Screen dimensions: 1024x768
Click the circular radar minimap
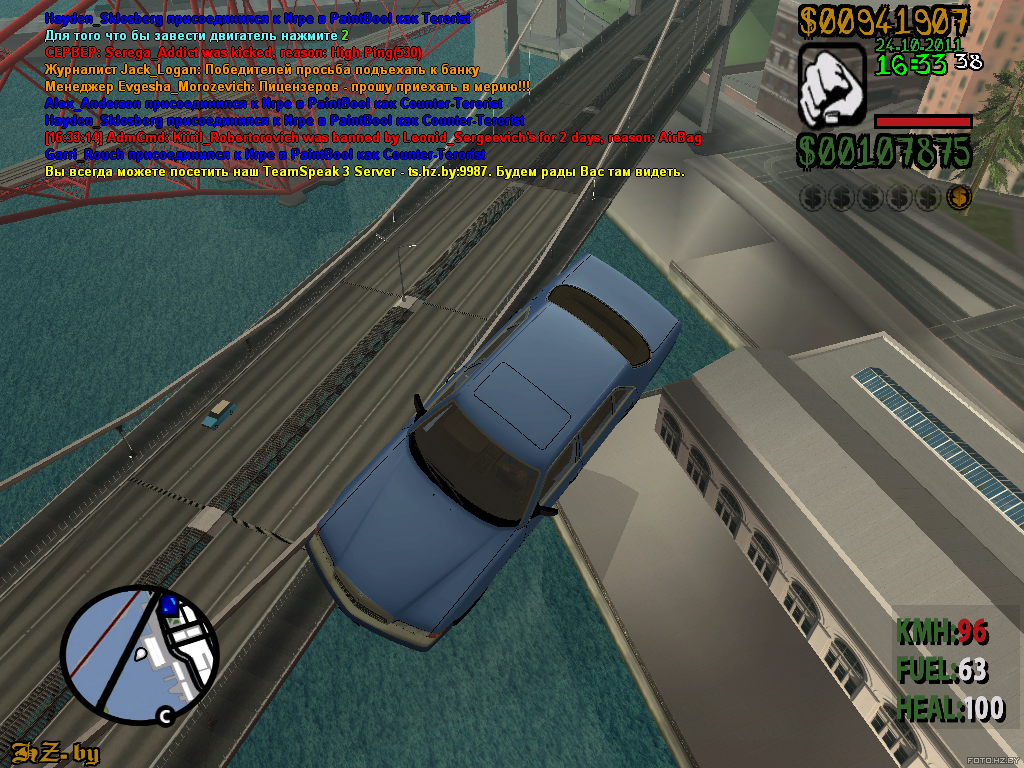pos(140,655)
